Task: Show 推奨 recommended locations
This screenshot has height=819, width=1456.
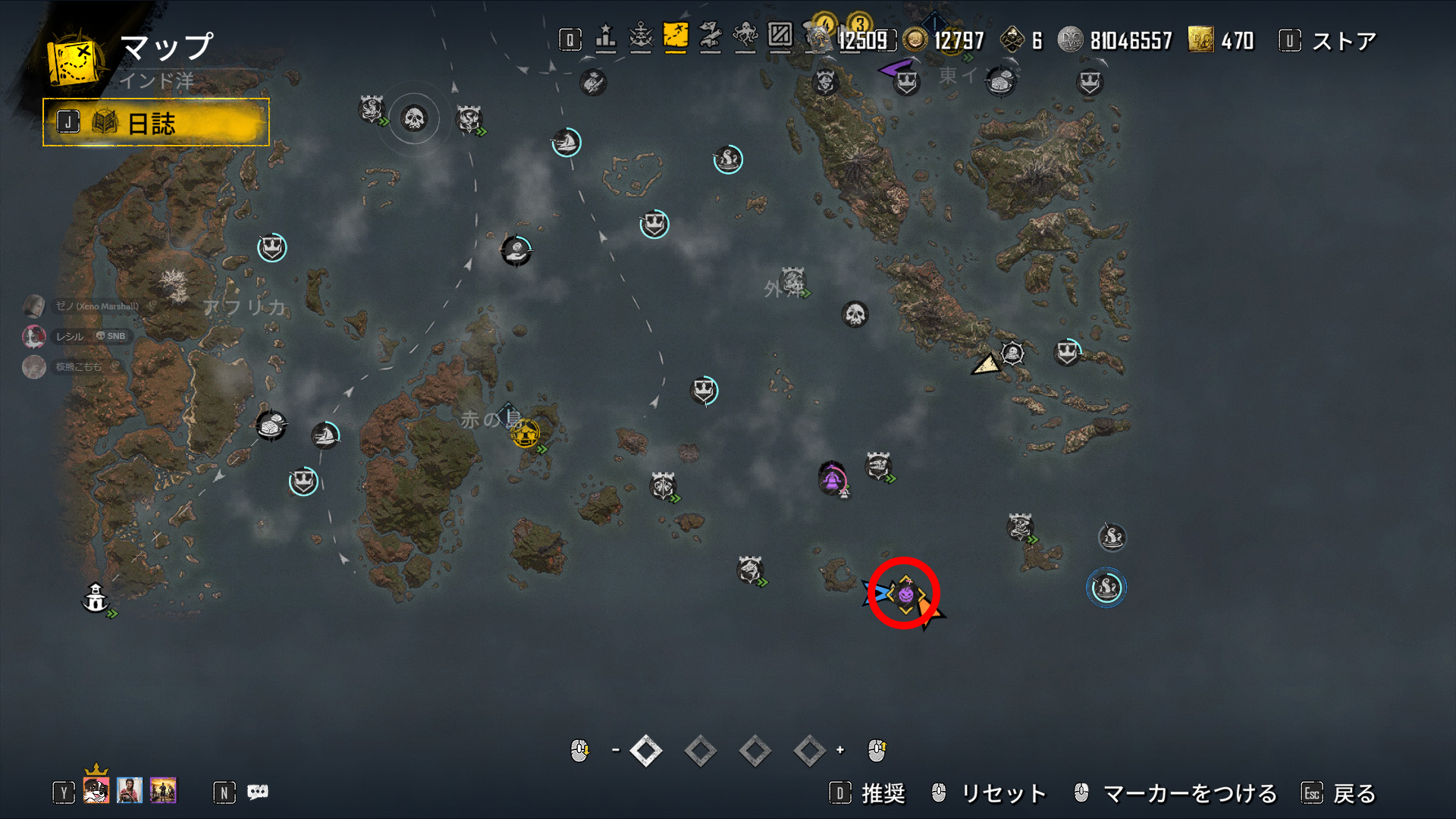Action: (883, 793)
